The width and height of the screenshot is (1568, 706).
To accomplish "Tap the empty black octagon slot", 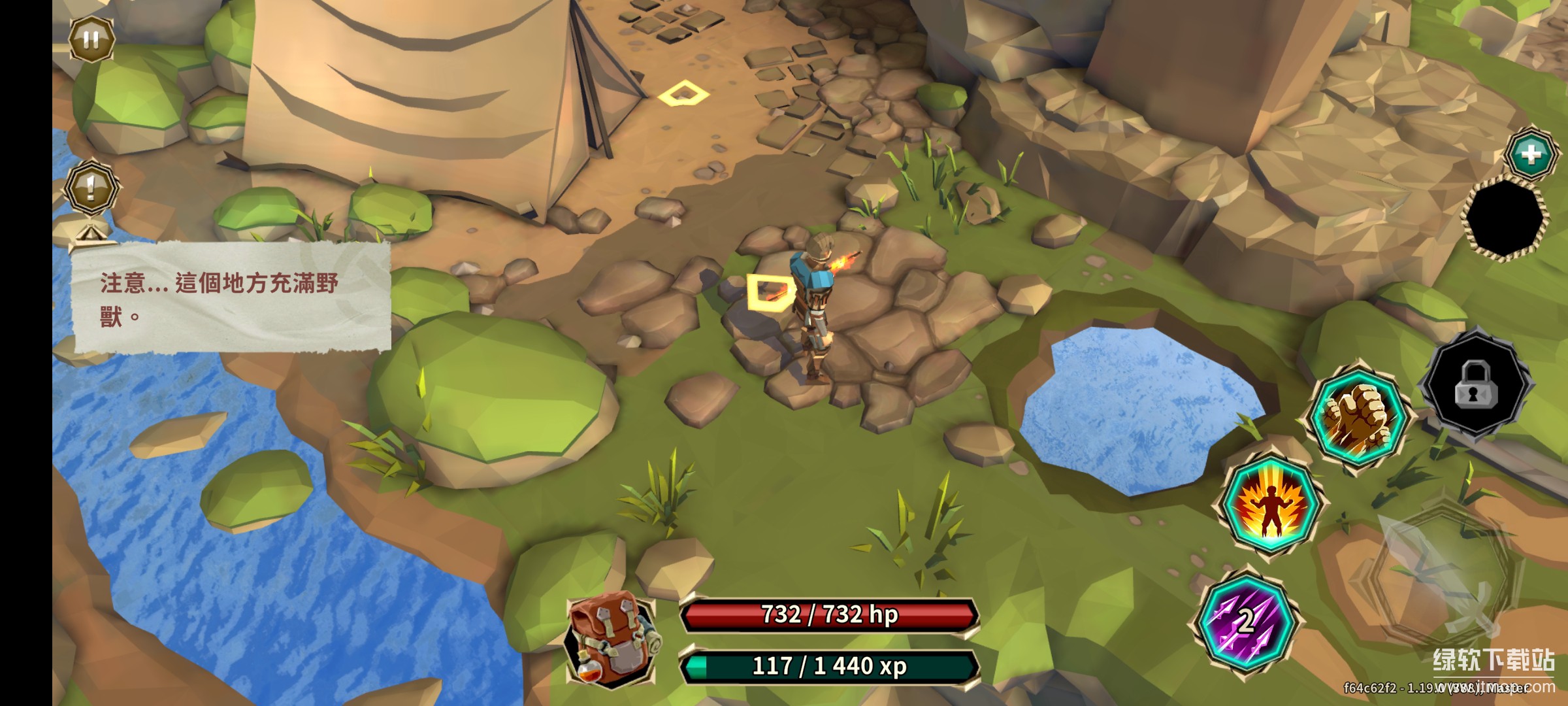I will [1505, 218].
